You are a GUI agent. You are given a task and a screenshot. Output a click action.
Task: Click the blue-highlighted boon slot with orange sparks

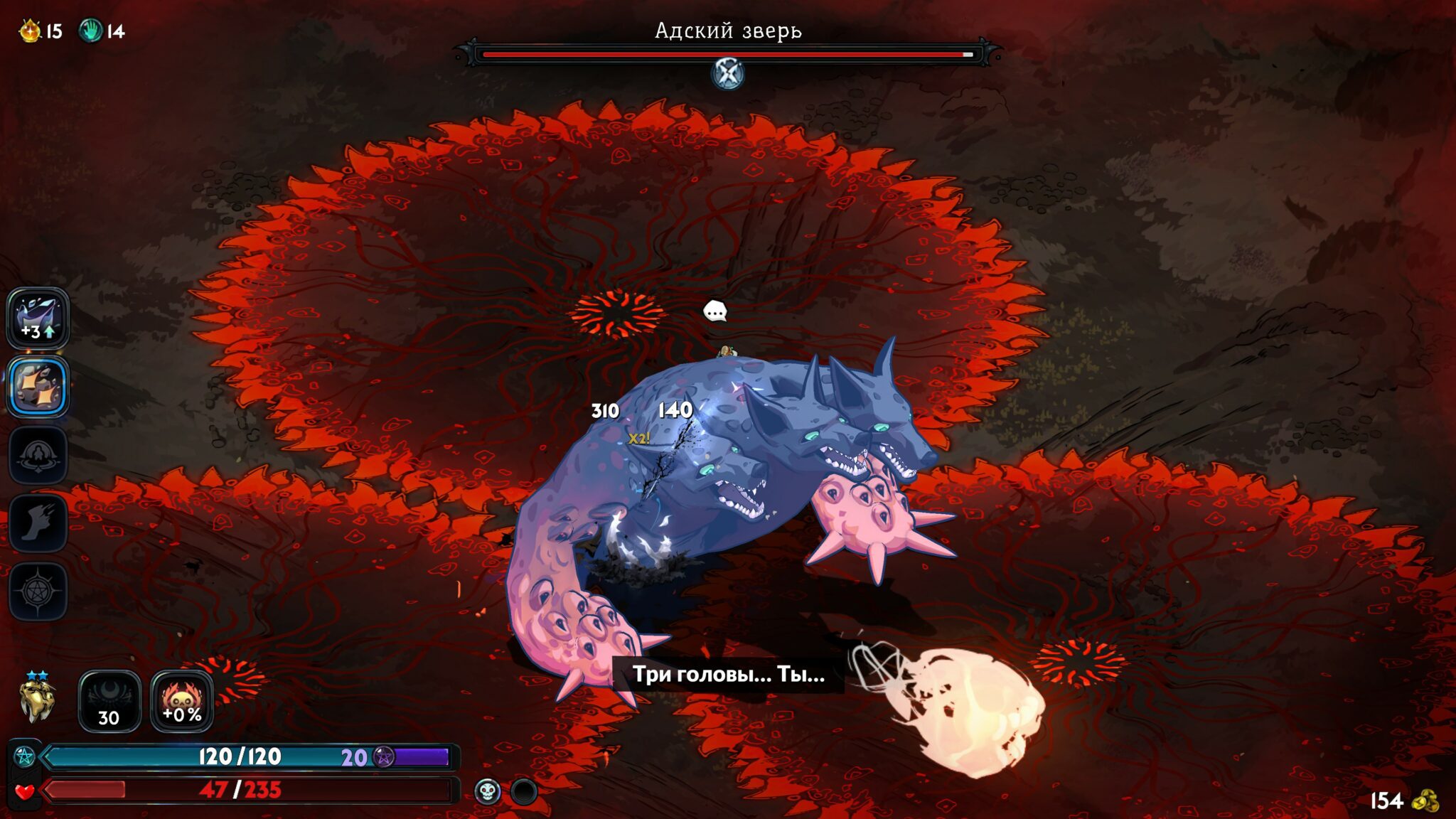coord(38,386)
